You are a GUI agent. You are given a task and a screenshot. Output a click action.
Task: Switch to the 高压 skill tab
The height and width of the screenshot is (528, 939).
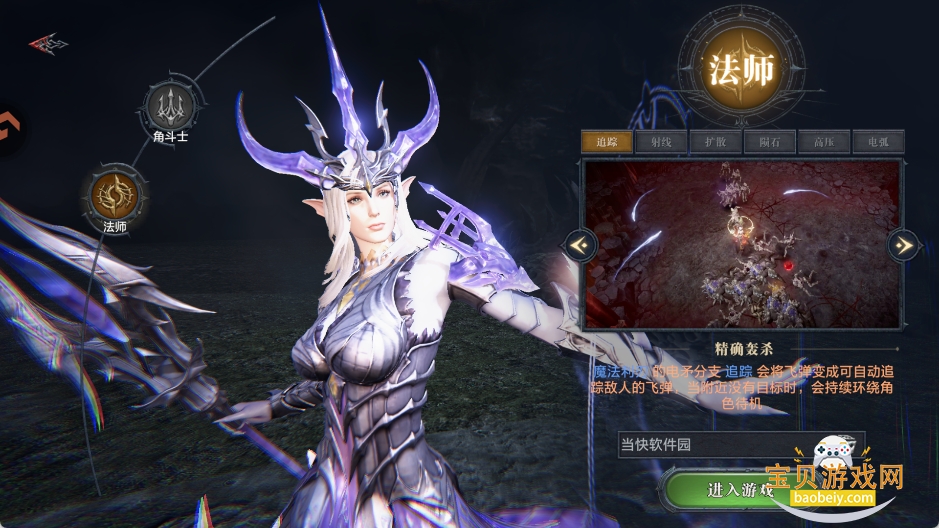tap(824, 141)
